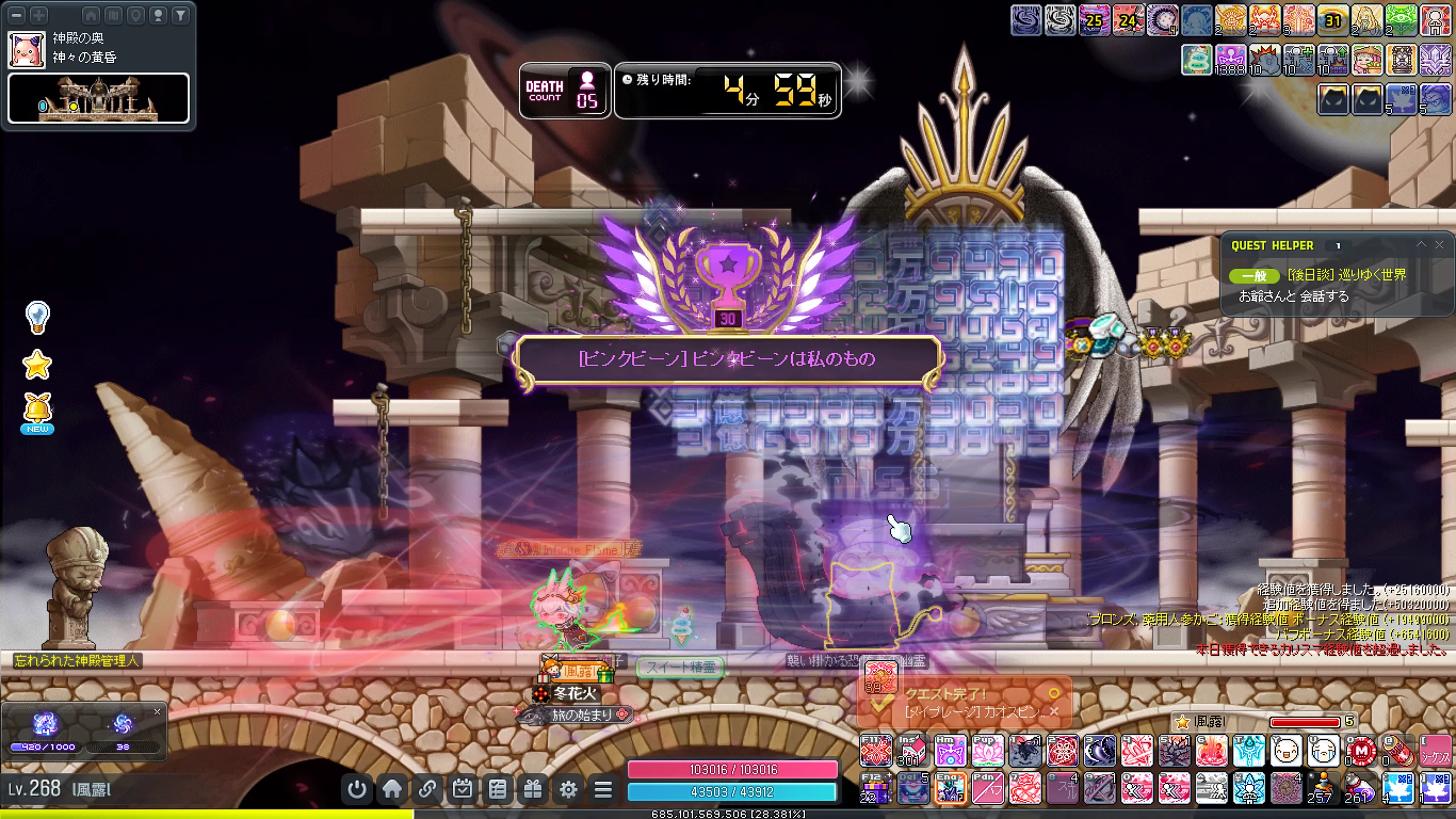Use the red M coin slot
This screenshot has height=819, width=1456.
(1362, 751)
